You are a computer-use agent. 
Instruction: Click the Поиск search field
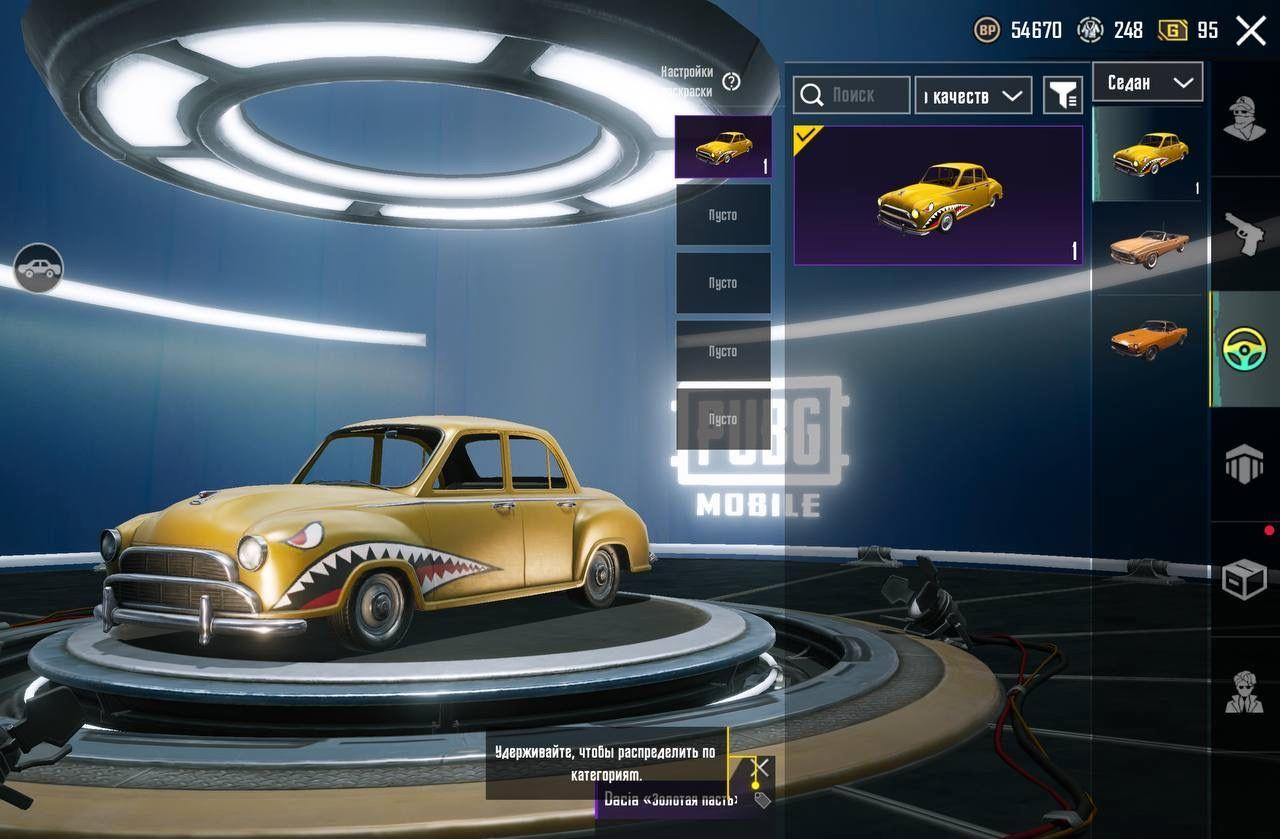point(852,95)
